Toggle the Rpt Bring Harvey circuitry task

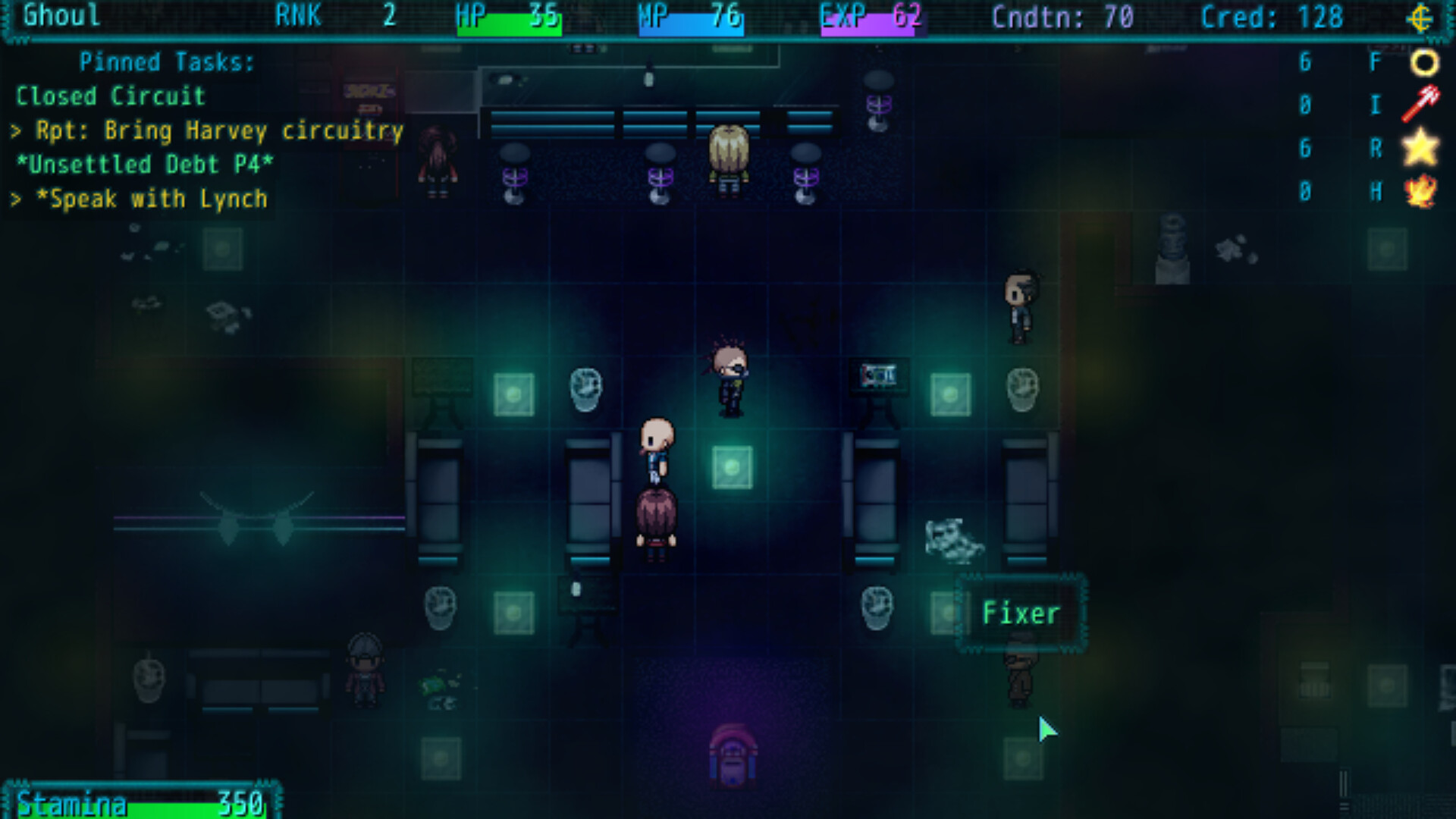click(x=209, y=130)
